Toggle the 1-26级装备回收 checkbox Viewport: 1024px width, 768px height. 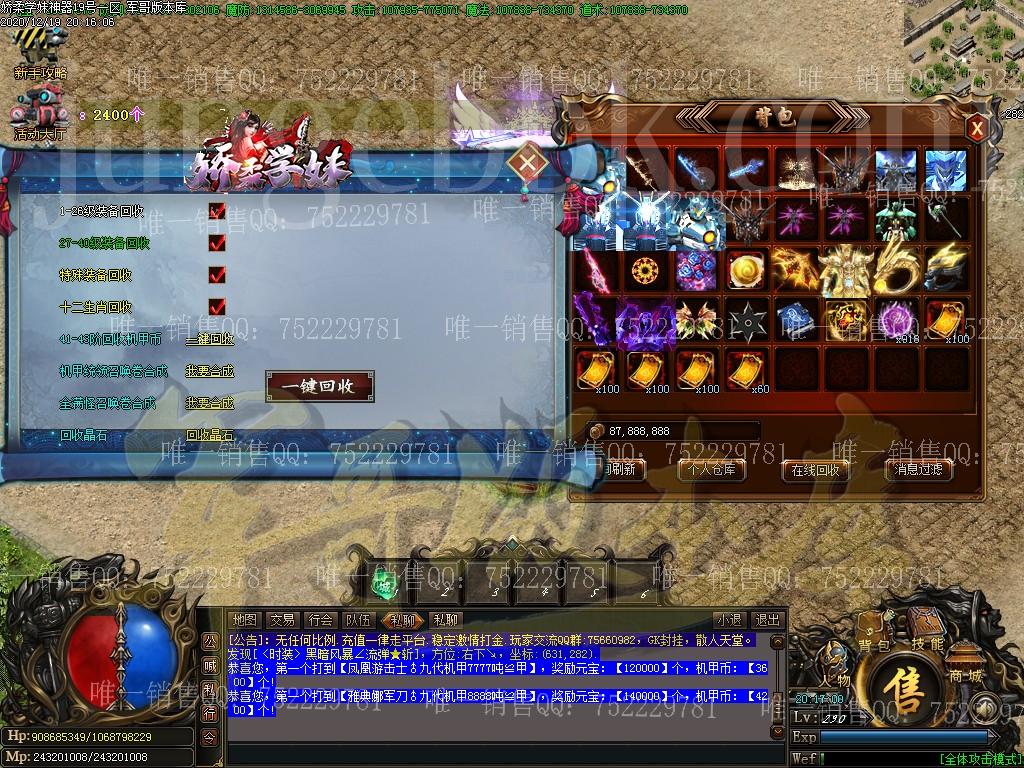coord(217,211)
